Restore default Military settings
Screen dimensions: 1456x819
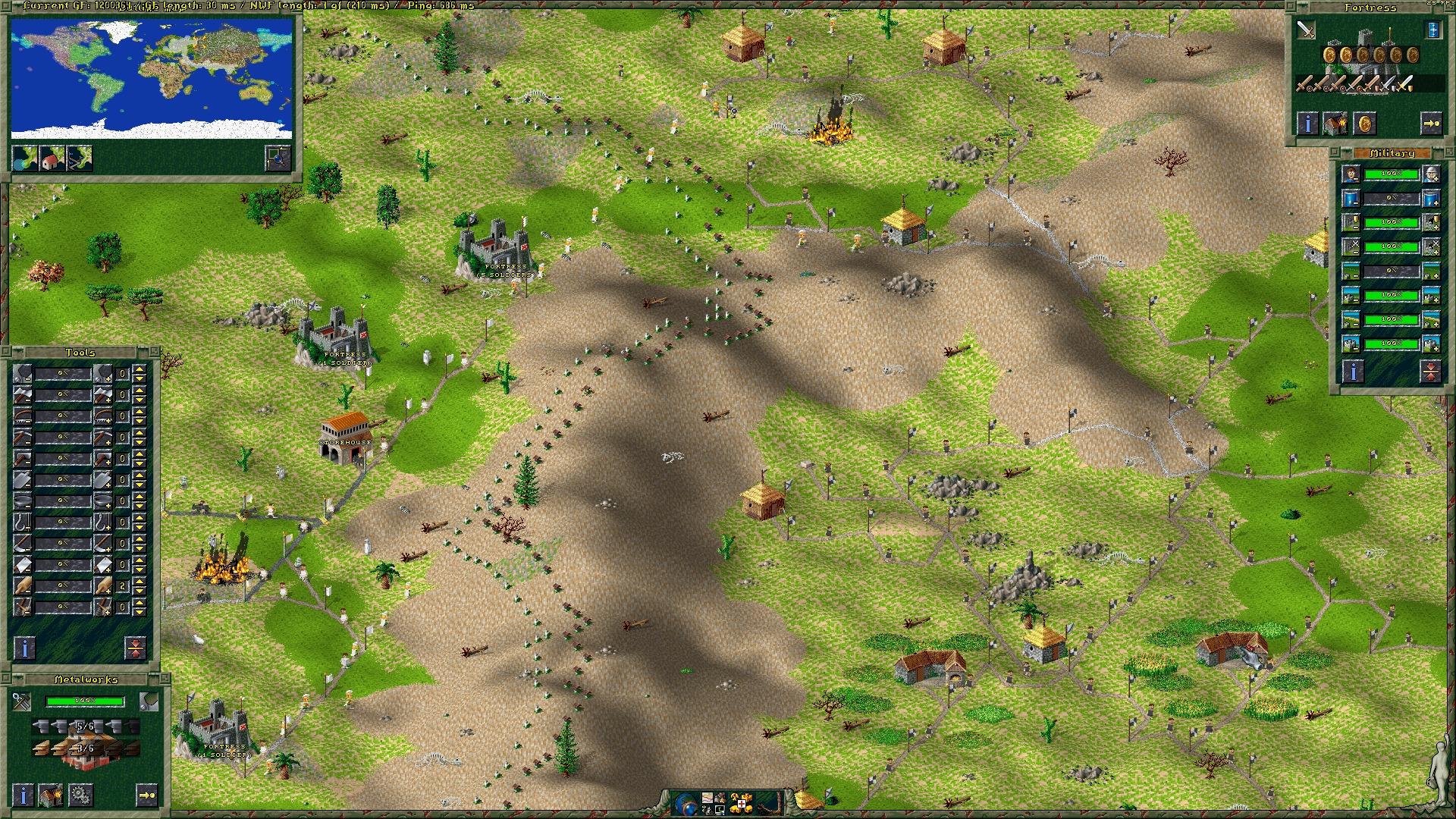(x=1430, y=371)
